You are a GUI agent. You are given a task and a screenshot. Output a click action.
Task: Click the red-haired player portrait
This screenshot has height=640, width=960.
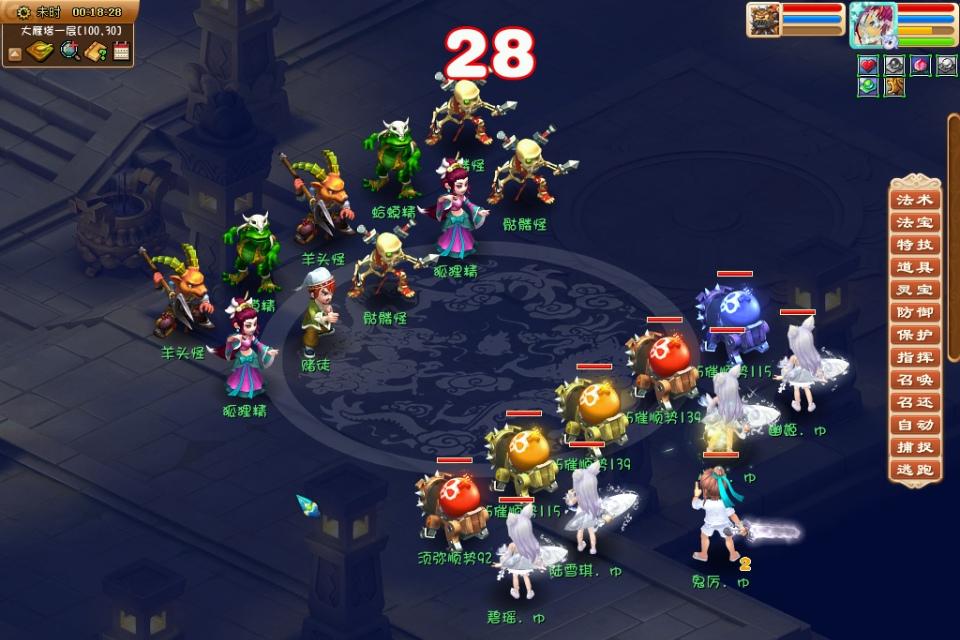(871, 25)
